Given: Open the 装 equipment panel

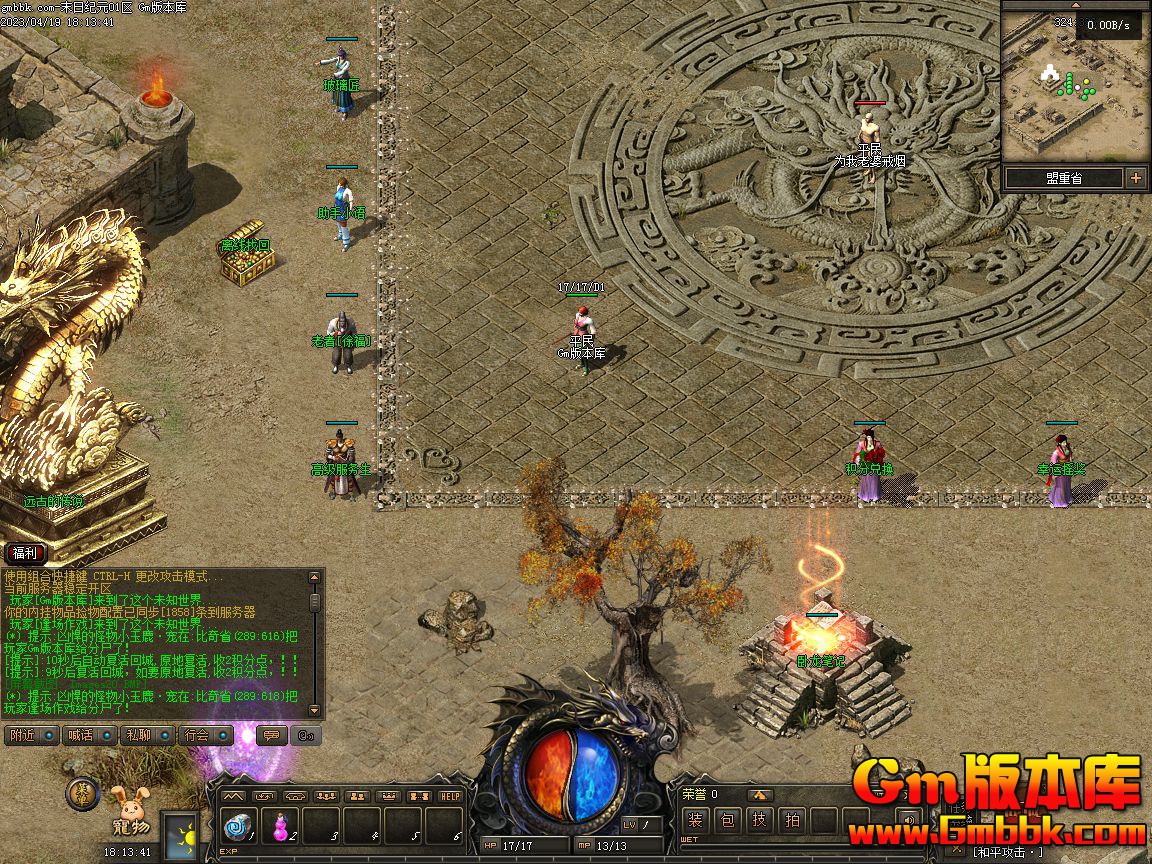Looking at the screenshot, I should [697, 821].
